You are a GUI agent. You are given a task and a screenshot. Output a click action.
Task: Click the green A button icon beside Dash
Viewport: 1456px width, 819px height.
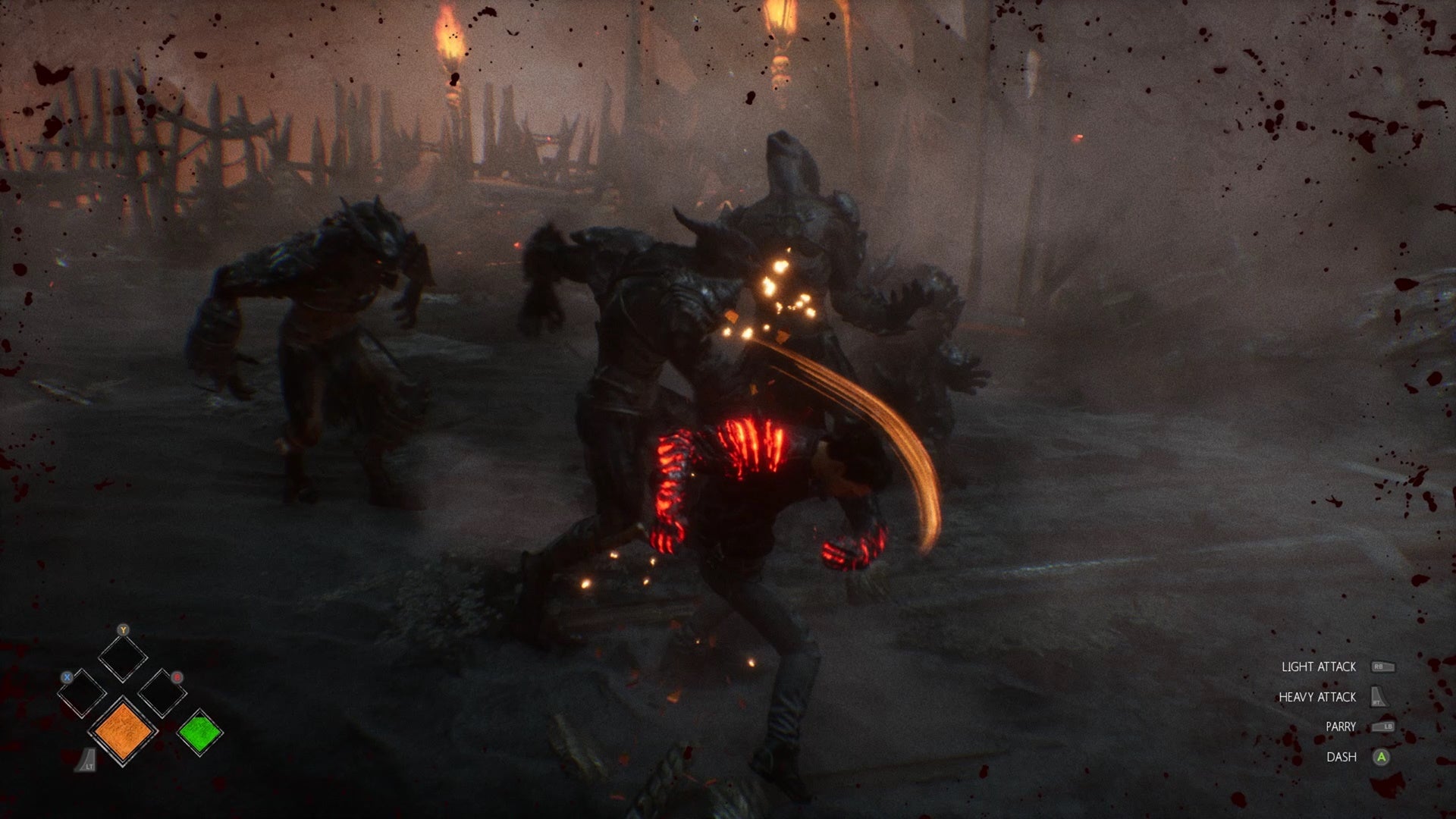point(1381,757)
